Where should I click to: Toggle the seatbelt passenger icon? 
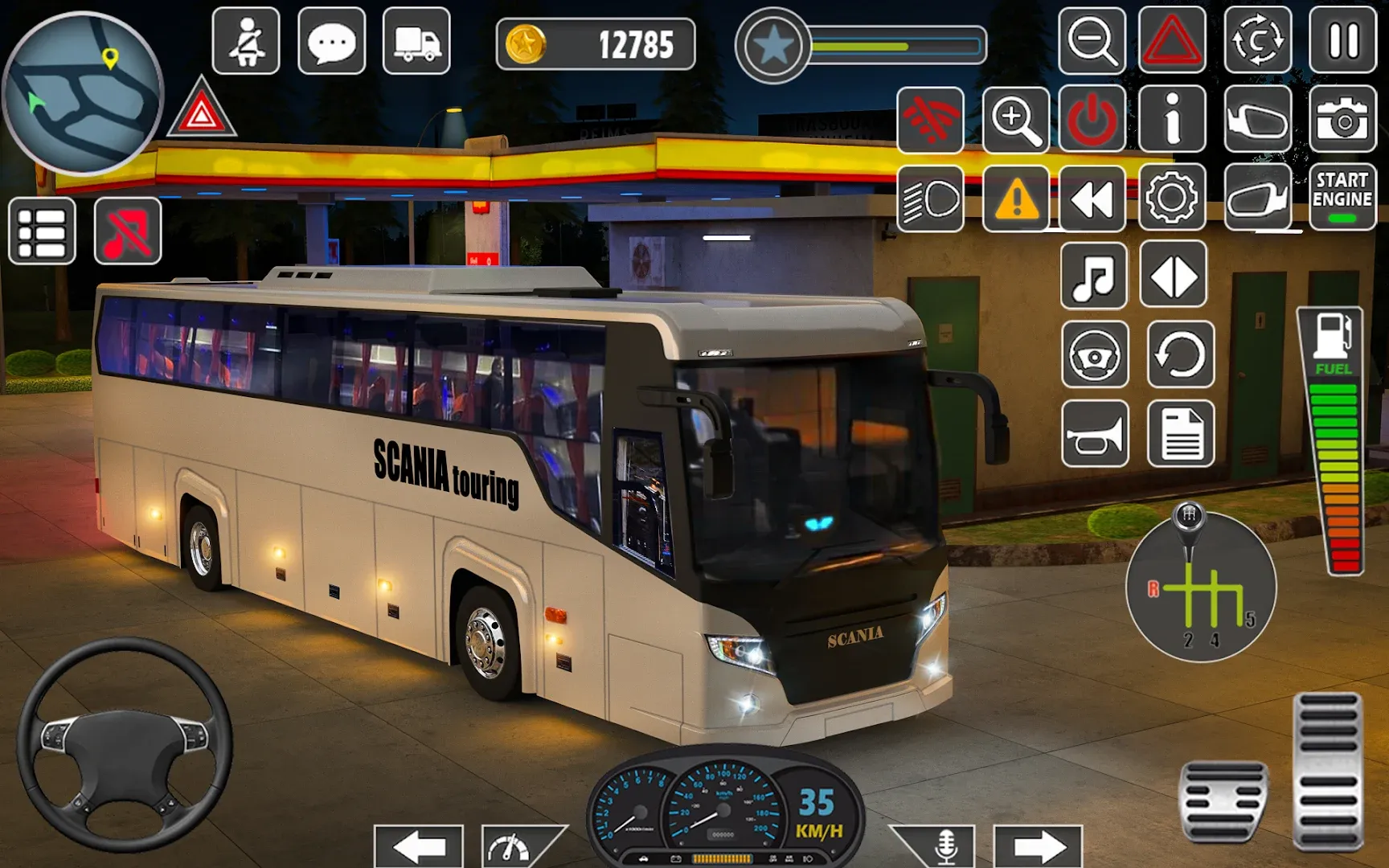[246, 41]
